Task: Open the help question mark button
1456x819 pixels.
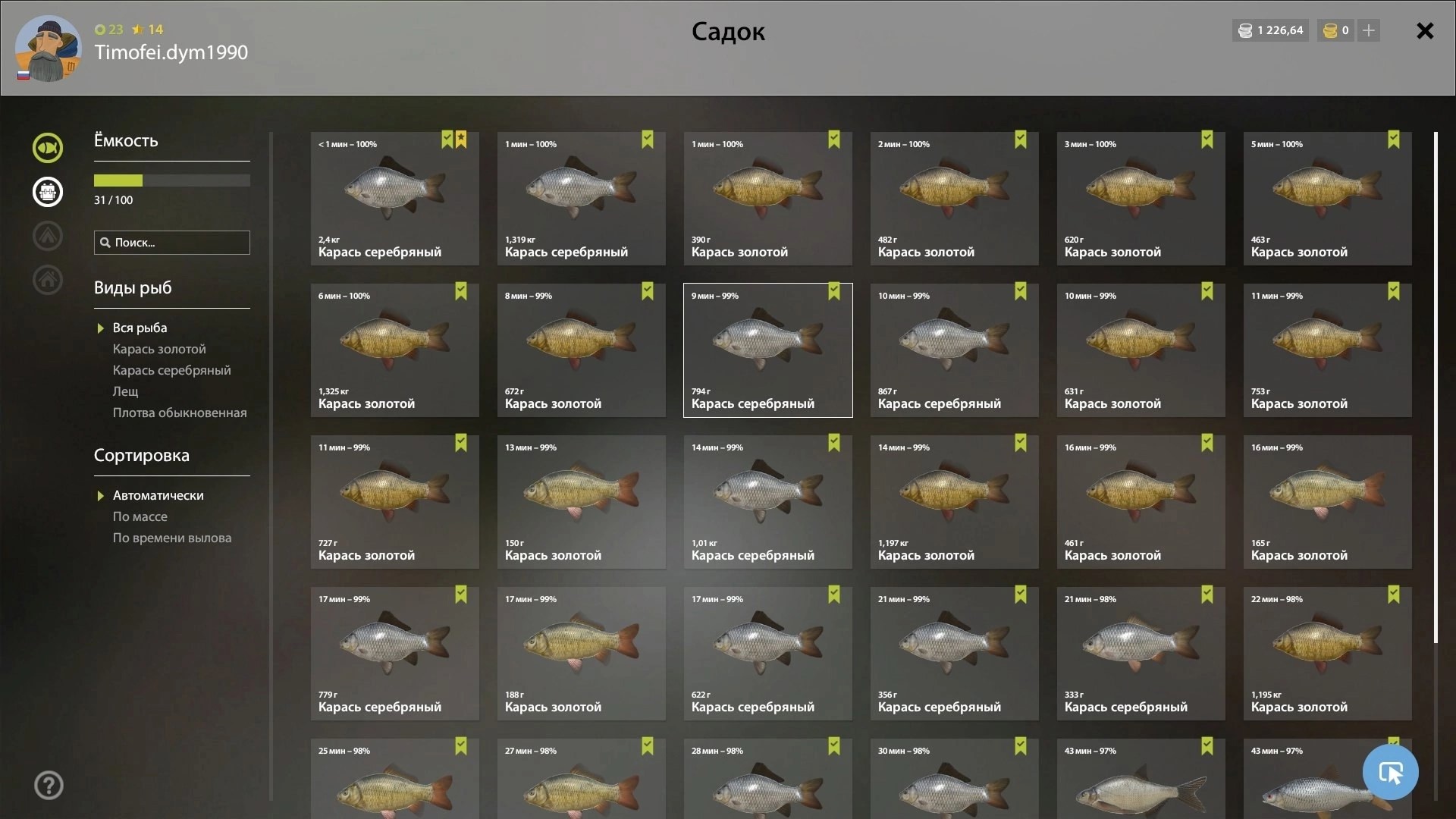Action: [49, 786]
